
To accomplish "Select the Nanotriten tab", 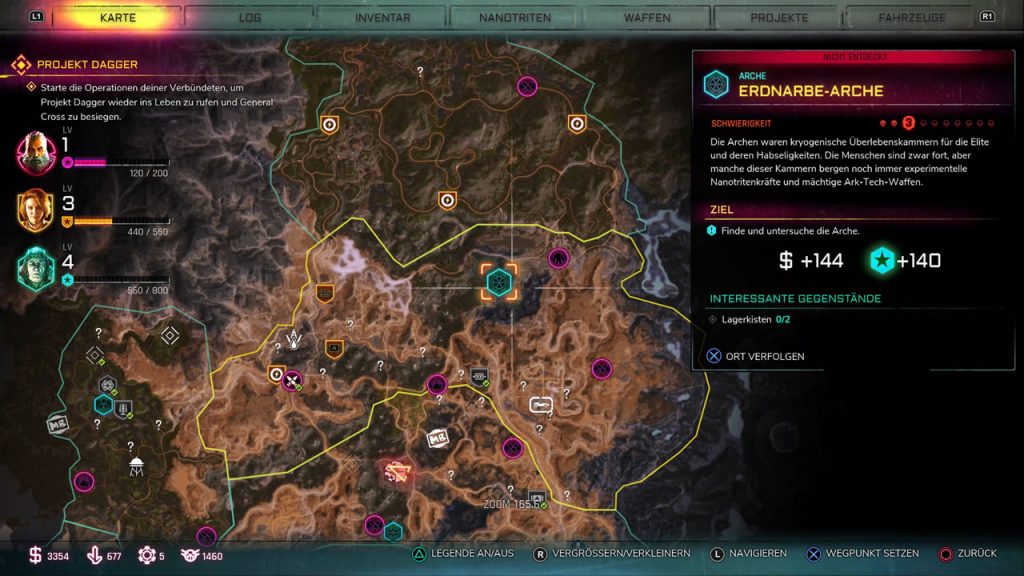I will coord(513,18).
